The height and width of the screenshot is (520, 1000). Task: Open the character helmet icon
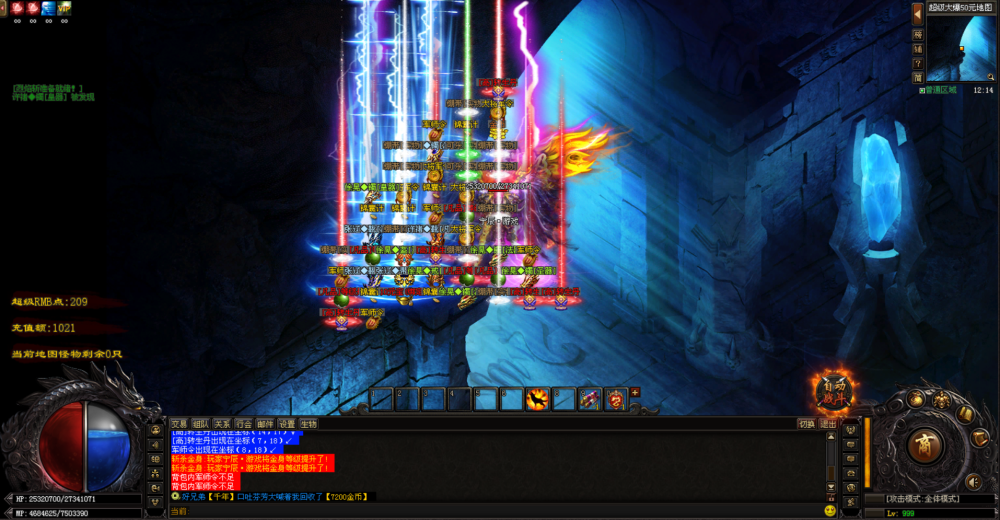coord(942,400)
